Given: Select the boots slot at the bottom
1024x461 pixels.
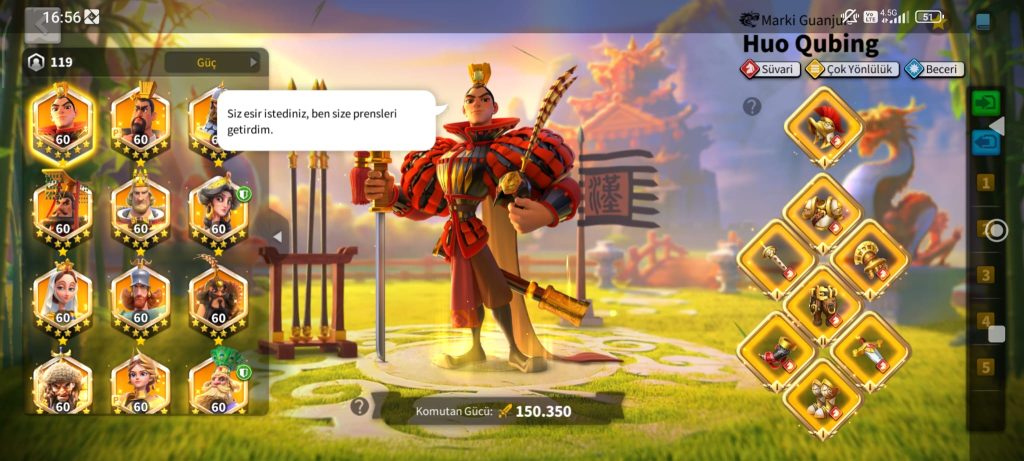Looking at the screenshot, I should pos(822,394).
